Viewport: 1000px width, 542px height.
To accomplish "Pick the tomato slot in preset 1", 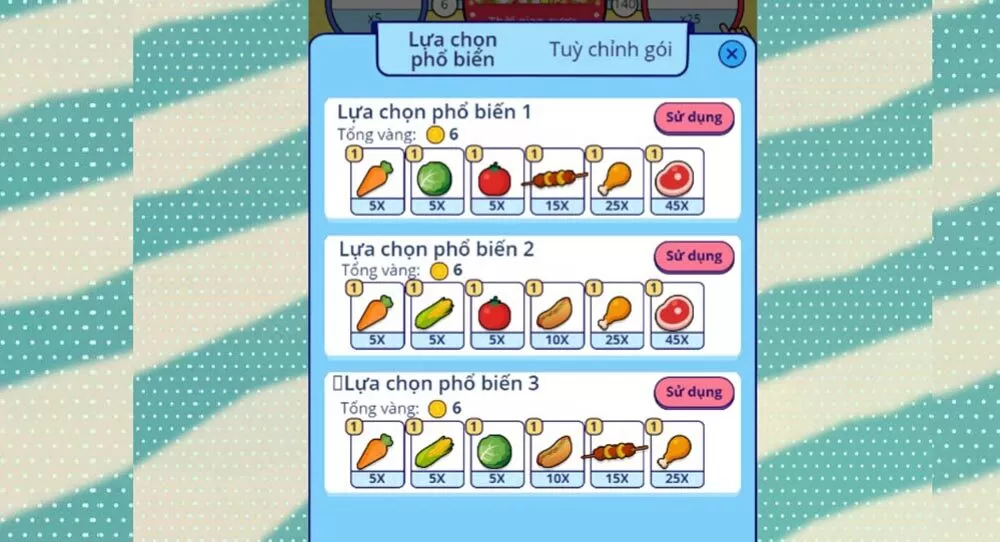I will point(497,181).
